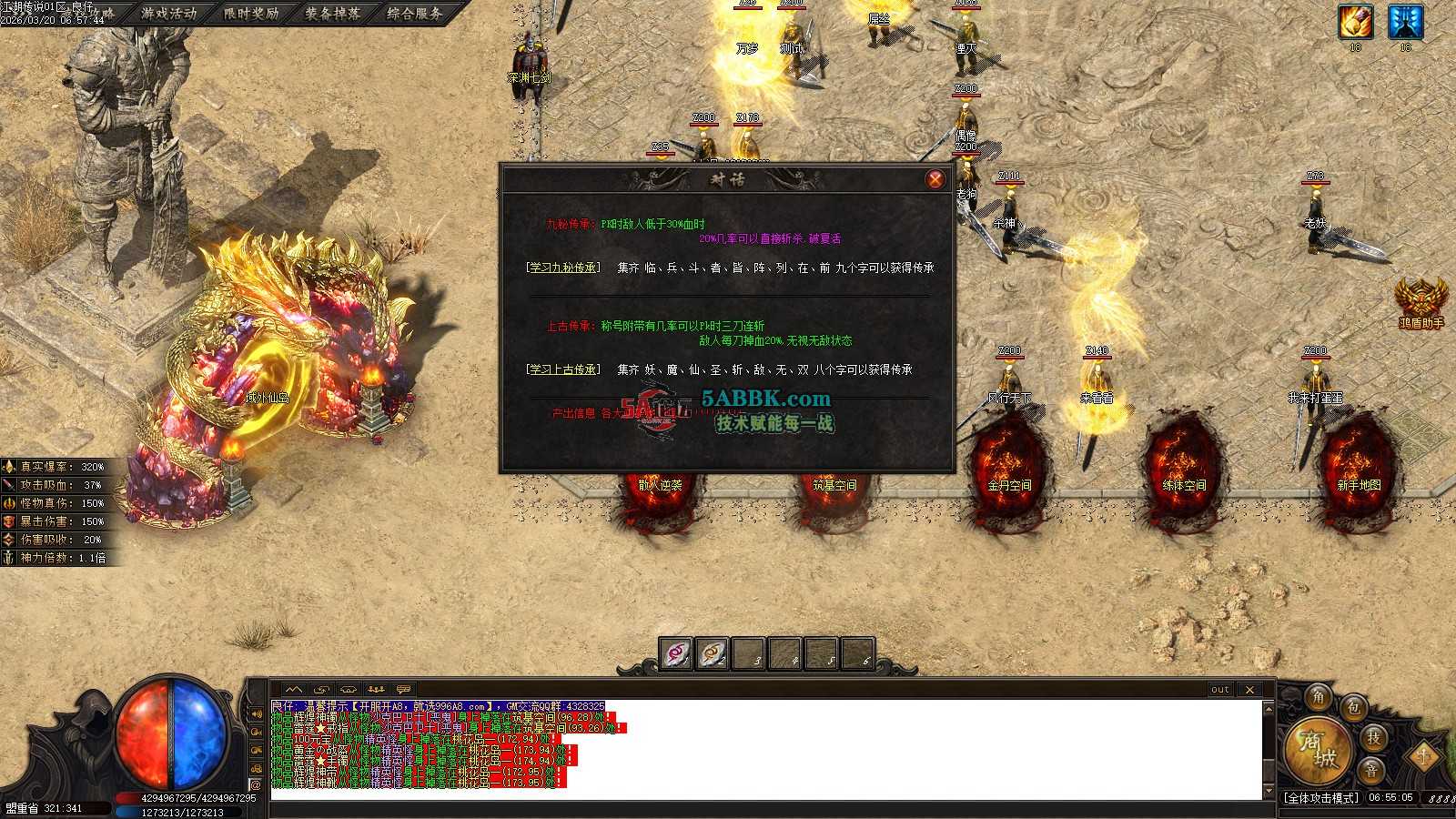
Task: Open the 技 skills button
Action: click(1373, 737)
